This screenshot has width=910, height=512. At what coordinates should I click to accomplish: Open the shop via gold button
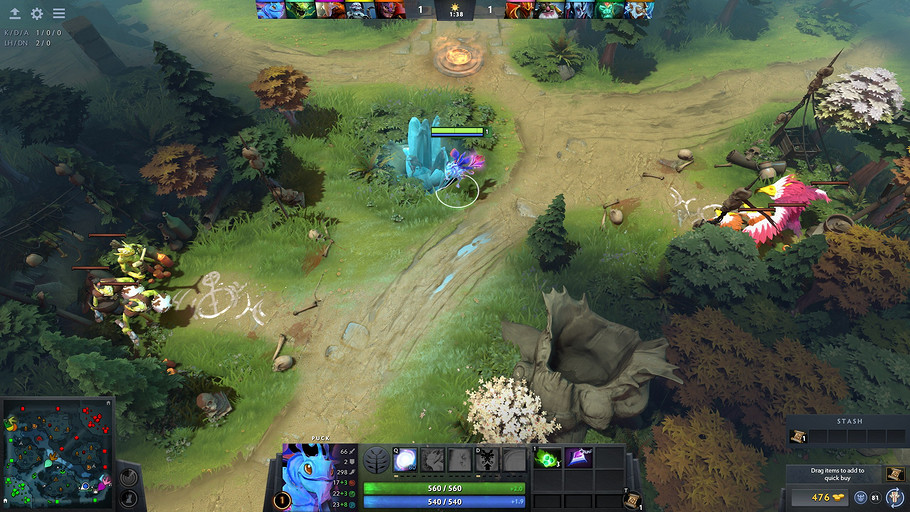click(822, 497)
